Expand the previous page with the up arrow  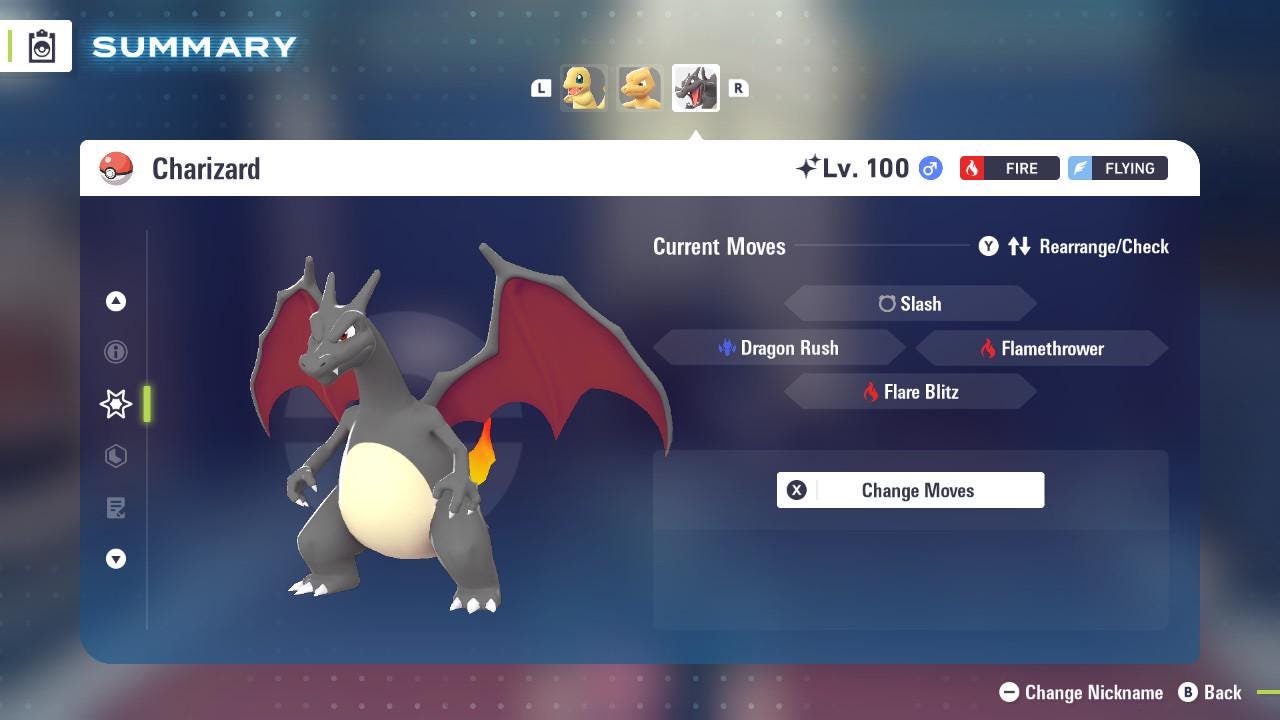pyautogui.click(x=115, y=300)
